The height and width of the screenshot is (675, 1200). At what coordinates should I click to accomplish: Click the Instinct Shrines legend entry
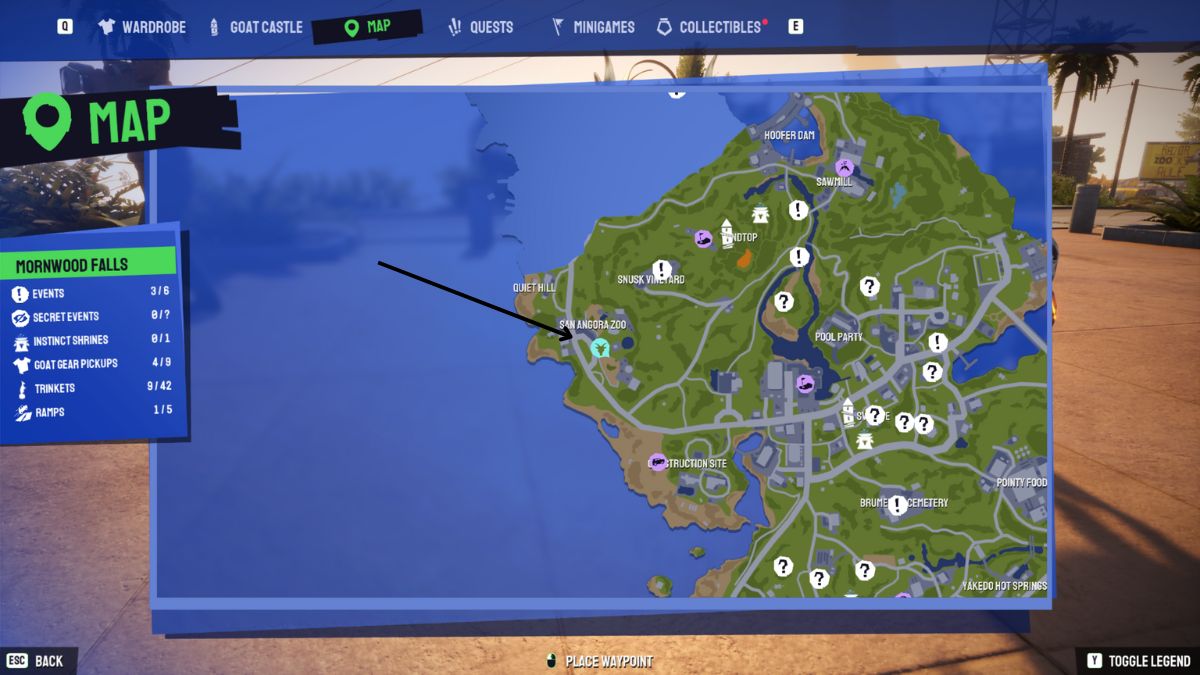click(x=69, y=340)
